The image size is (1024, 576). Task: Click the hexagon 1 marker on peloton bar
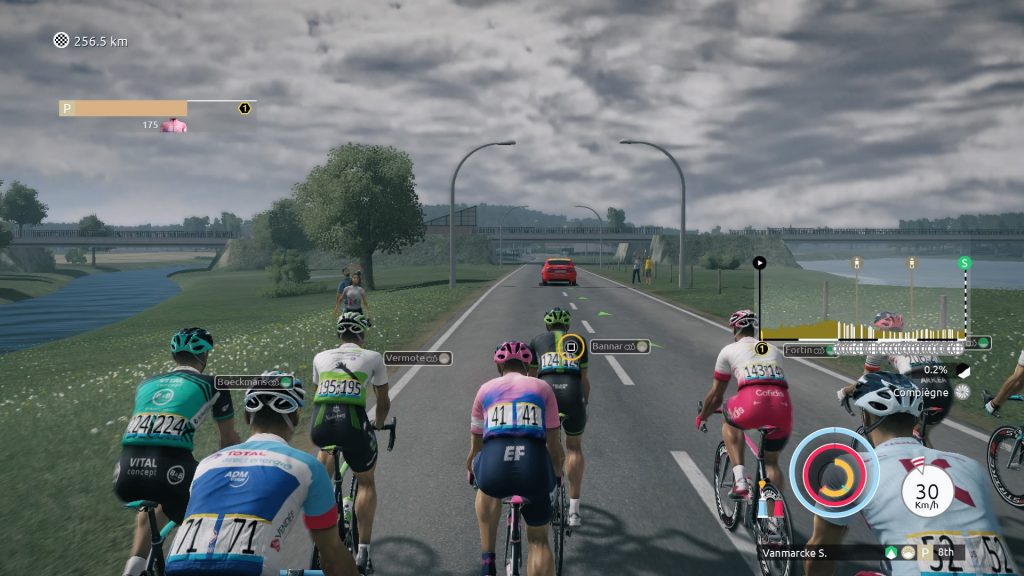point(244,108)
